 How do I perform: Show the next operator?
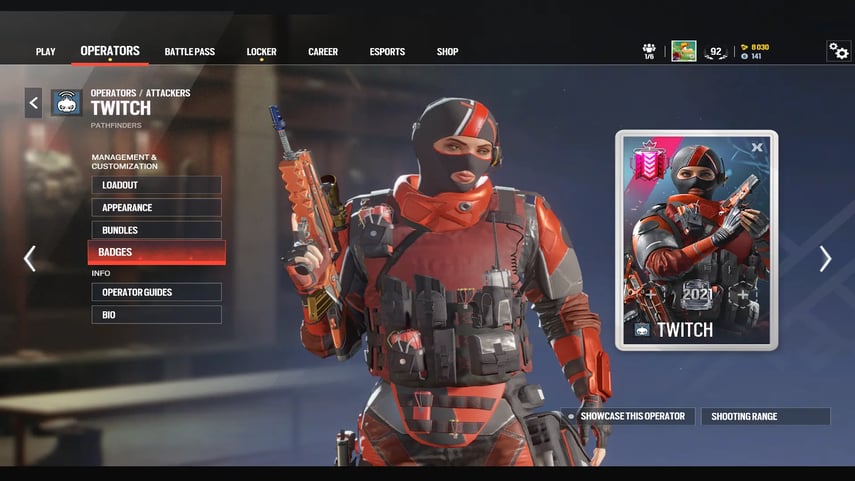coord(825,259)
